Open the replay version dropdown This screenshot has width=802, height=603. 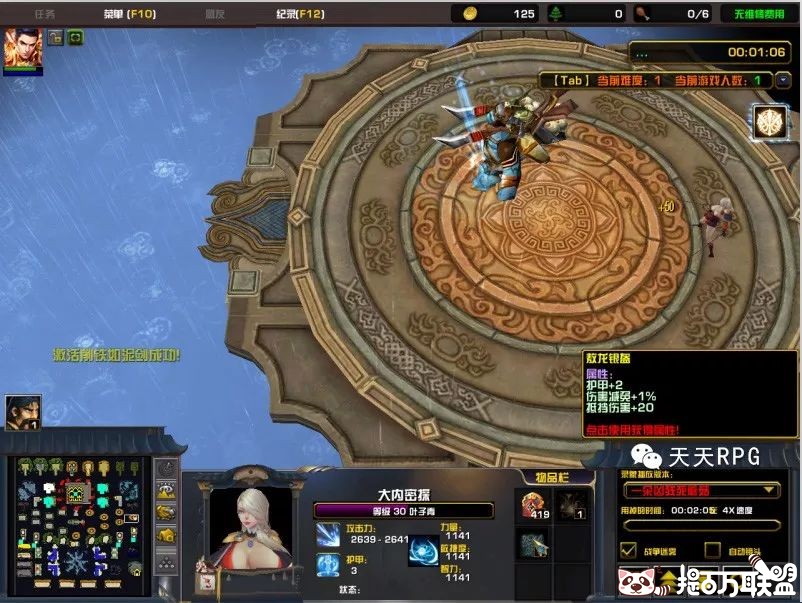(x=700, y=490)
